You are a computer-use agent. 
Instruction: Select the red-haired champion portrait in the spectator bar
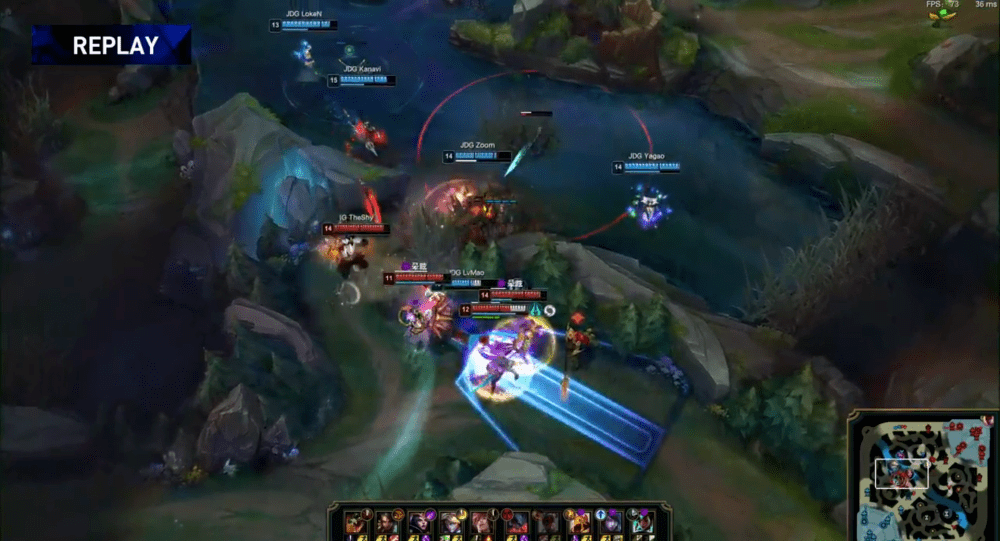[480, 522]
